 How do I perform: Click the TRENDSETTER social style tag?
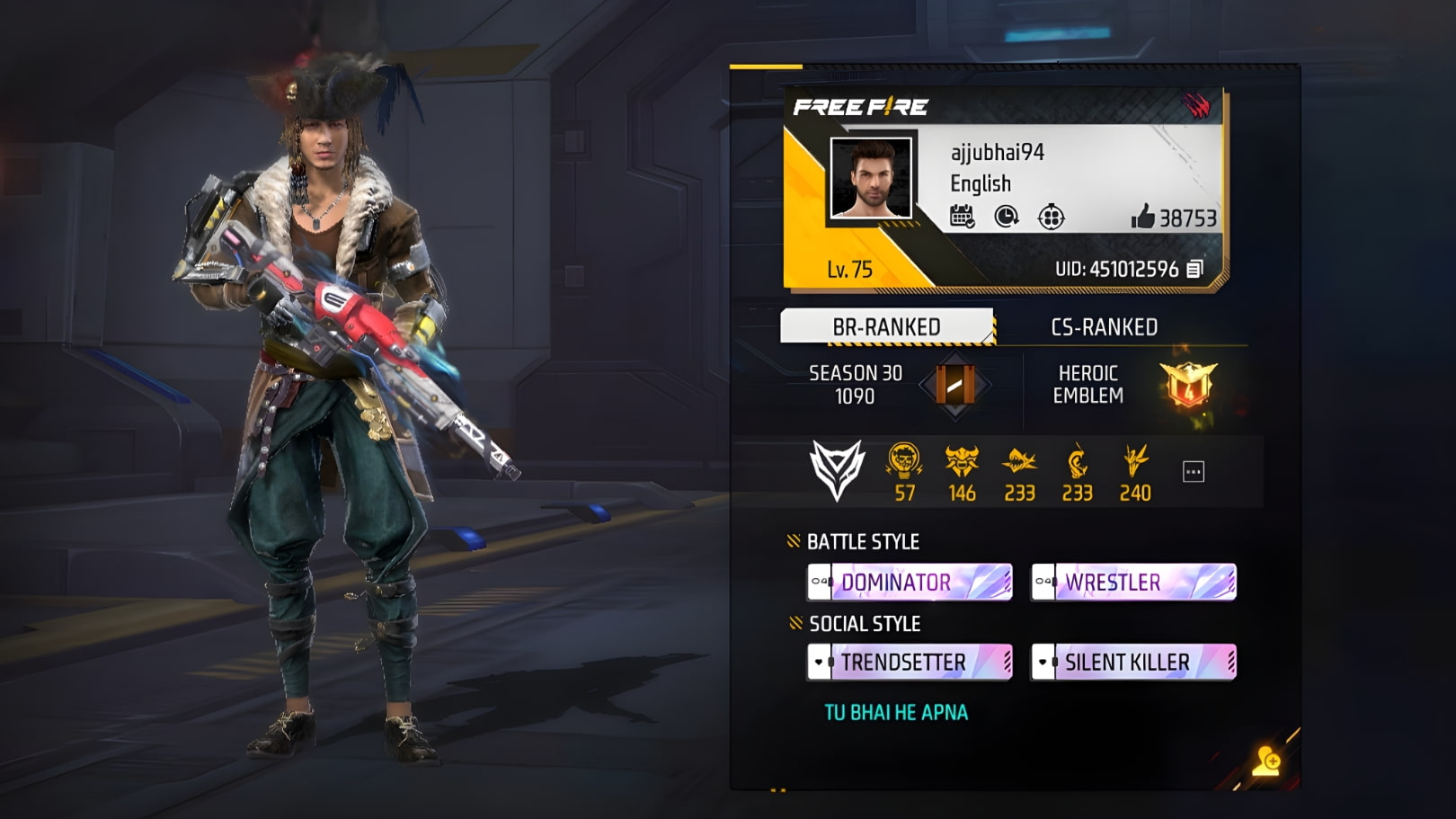(x=906, y=663)
